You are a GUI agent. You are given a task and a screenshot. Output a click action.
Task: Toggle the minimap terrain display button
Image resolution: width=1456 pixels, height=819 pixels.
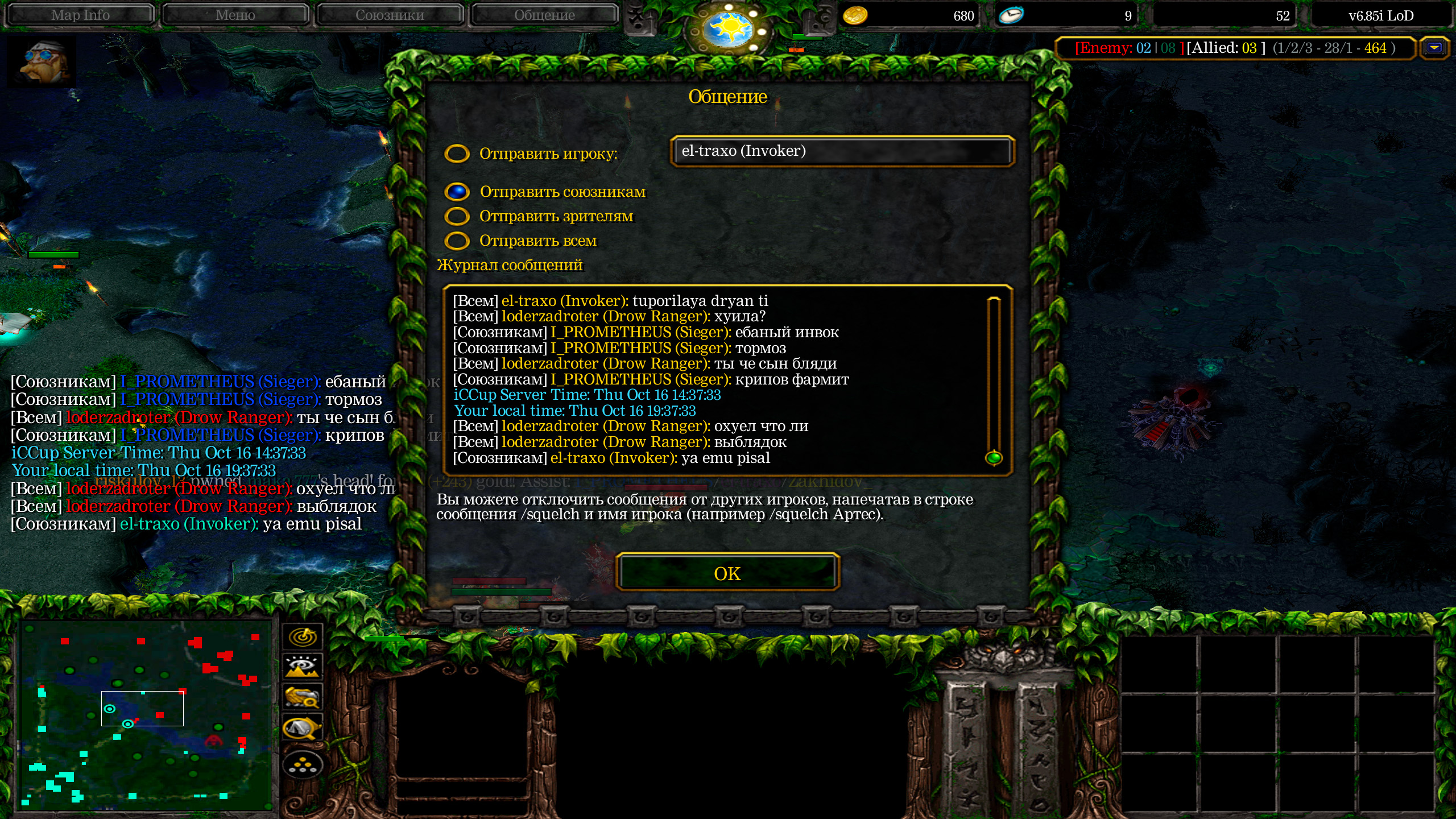[303, 667]
